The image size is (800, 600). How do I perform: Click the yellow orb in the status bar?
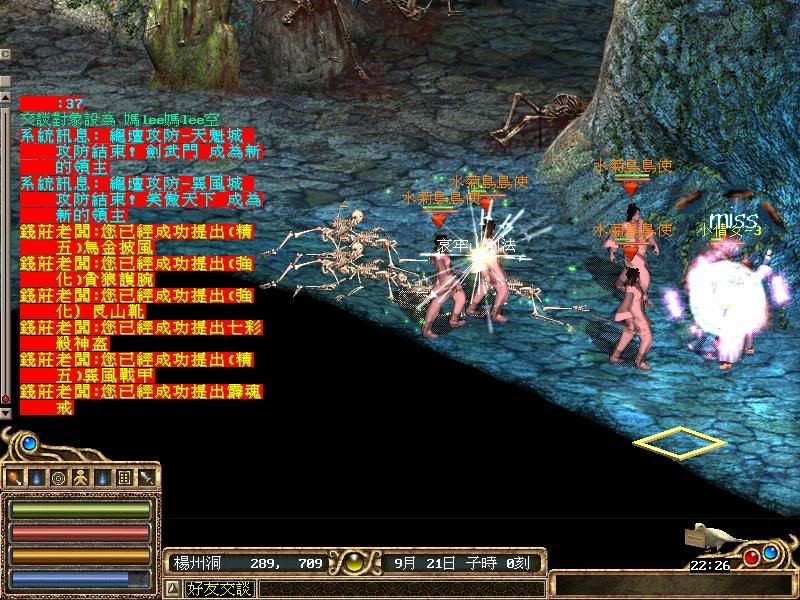[x=356, y=563]
